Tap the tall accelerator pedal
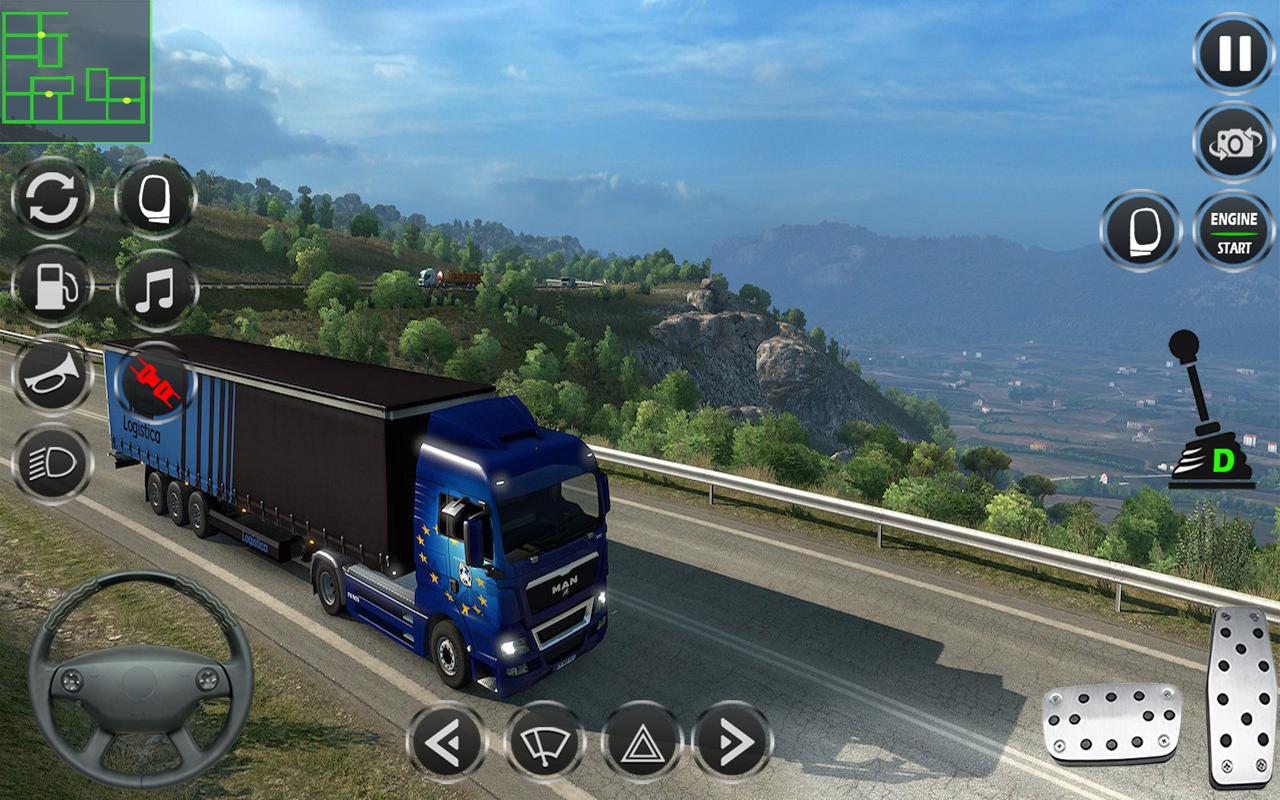Screen dimensions: 1280x800 pyautogui.click(x=1240, y=697)
